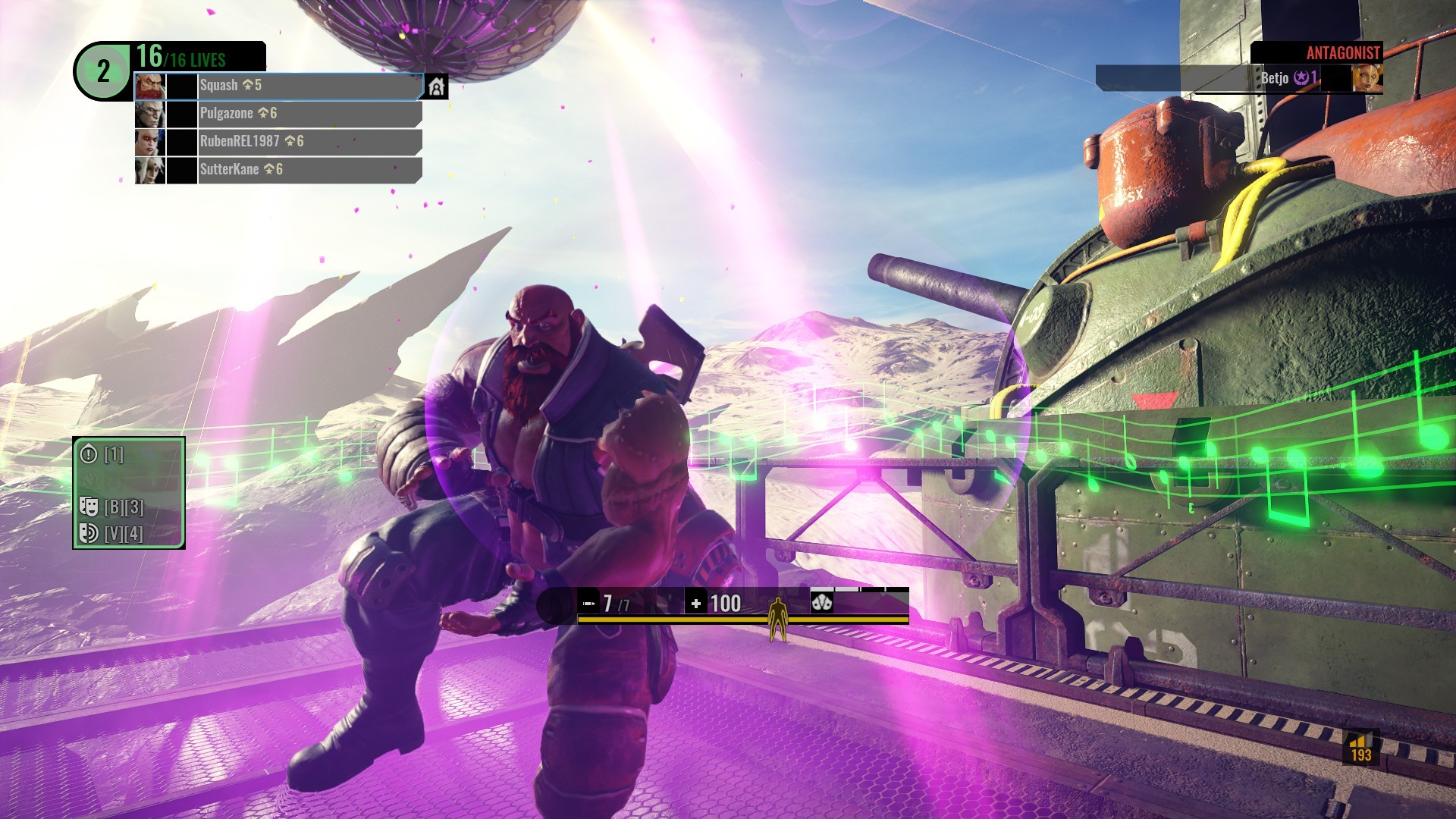Choose RubenREL1987 from the player list
1456x819 pixels.
click(x=278, y=142)
